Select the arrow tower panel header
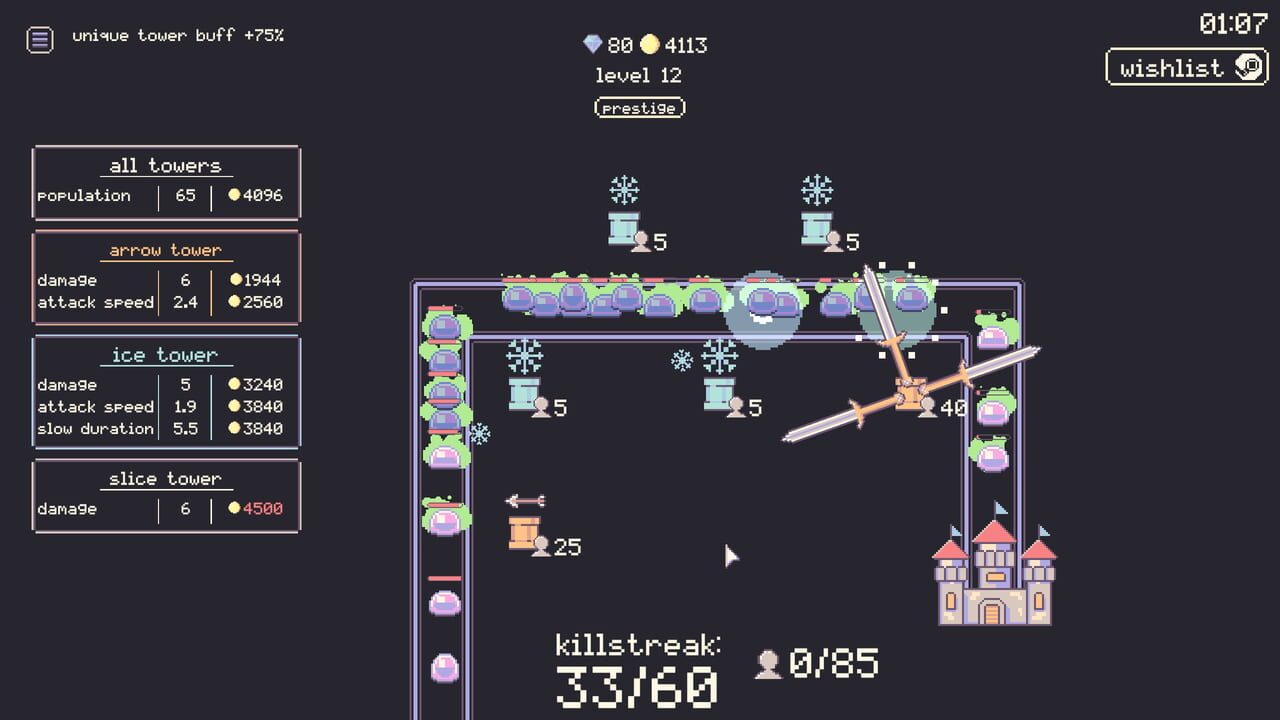 click(166, 249)
